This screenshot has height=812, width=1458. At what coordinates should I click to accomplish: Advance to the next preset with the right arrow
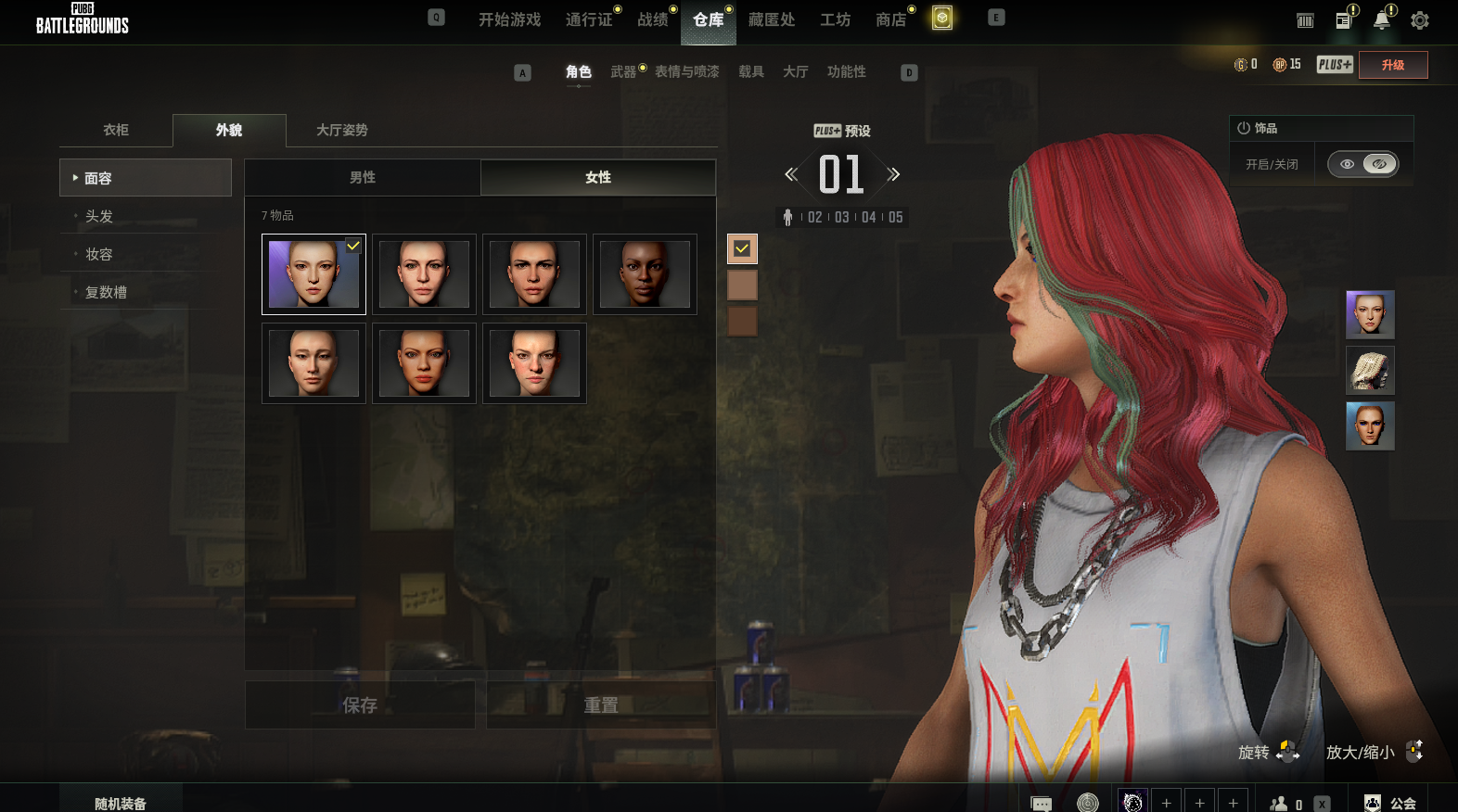[893, 174]
